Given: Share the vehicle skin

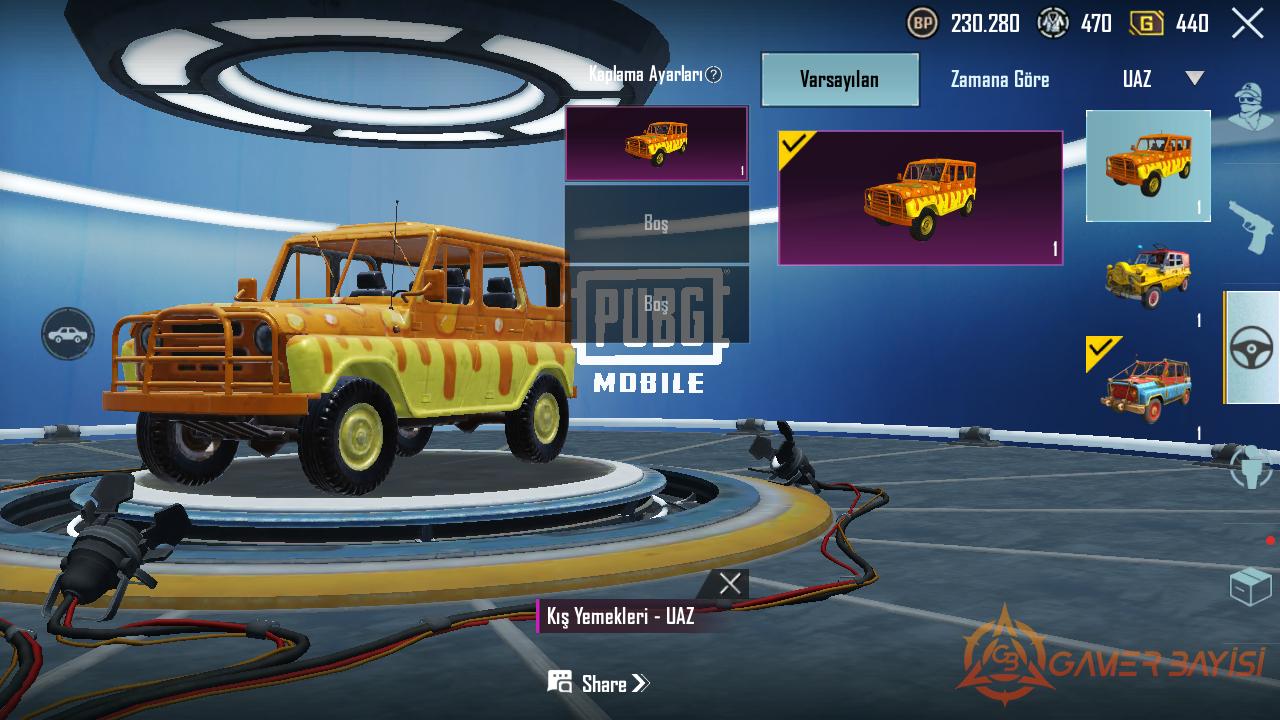Looking at the screenshot, I should point(599,683).
